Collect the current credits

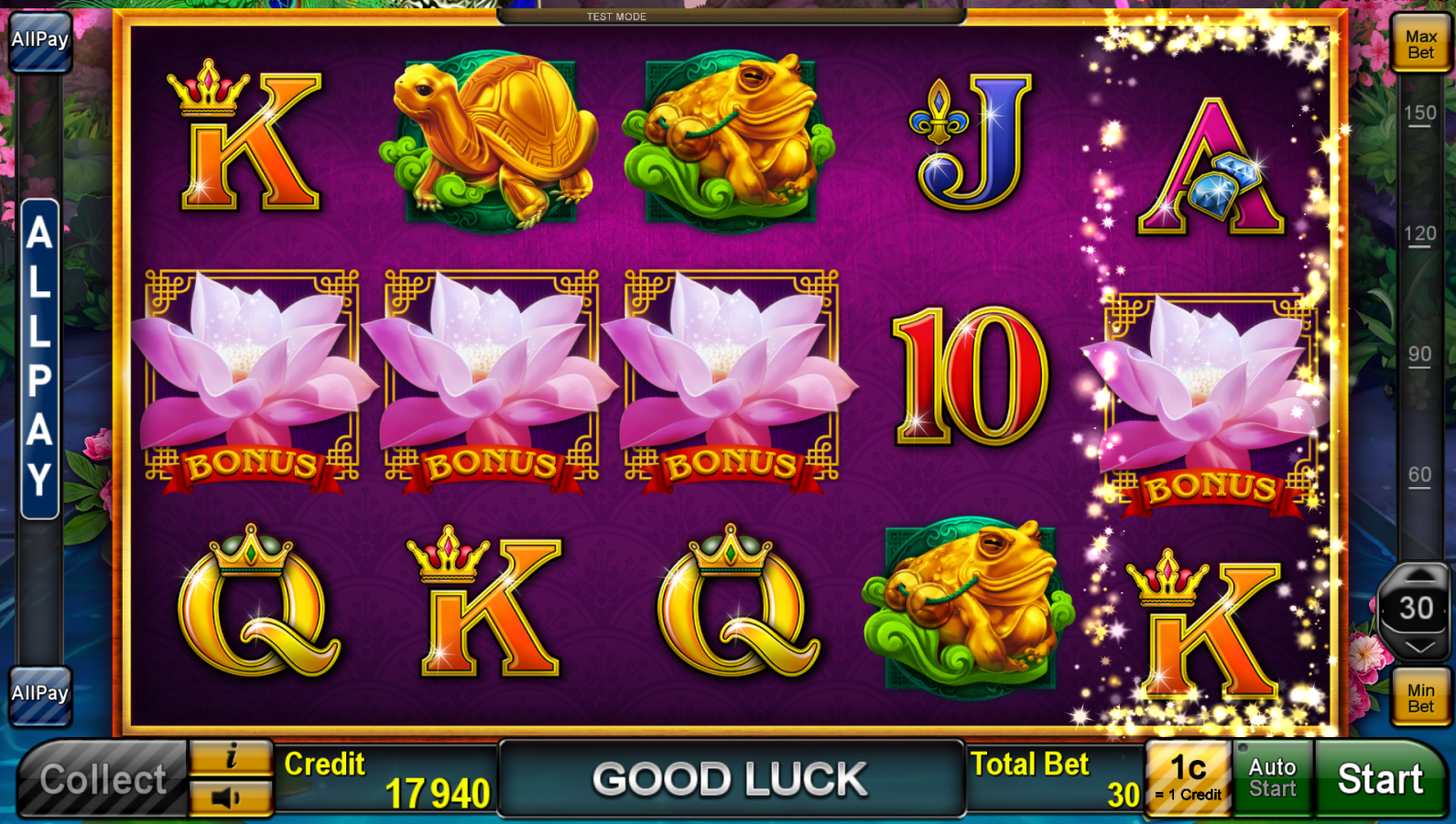pos(103,780)
